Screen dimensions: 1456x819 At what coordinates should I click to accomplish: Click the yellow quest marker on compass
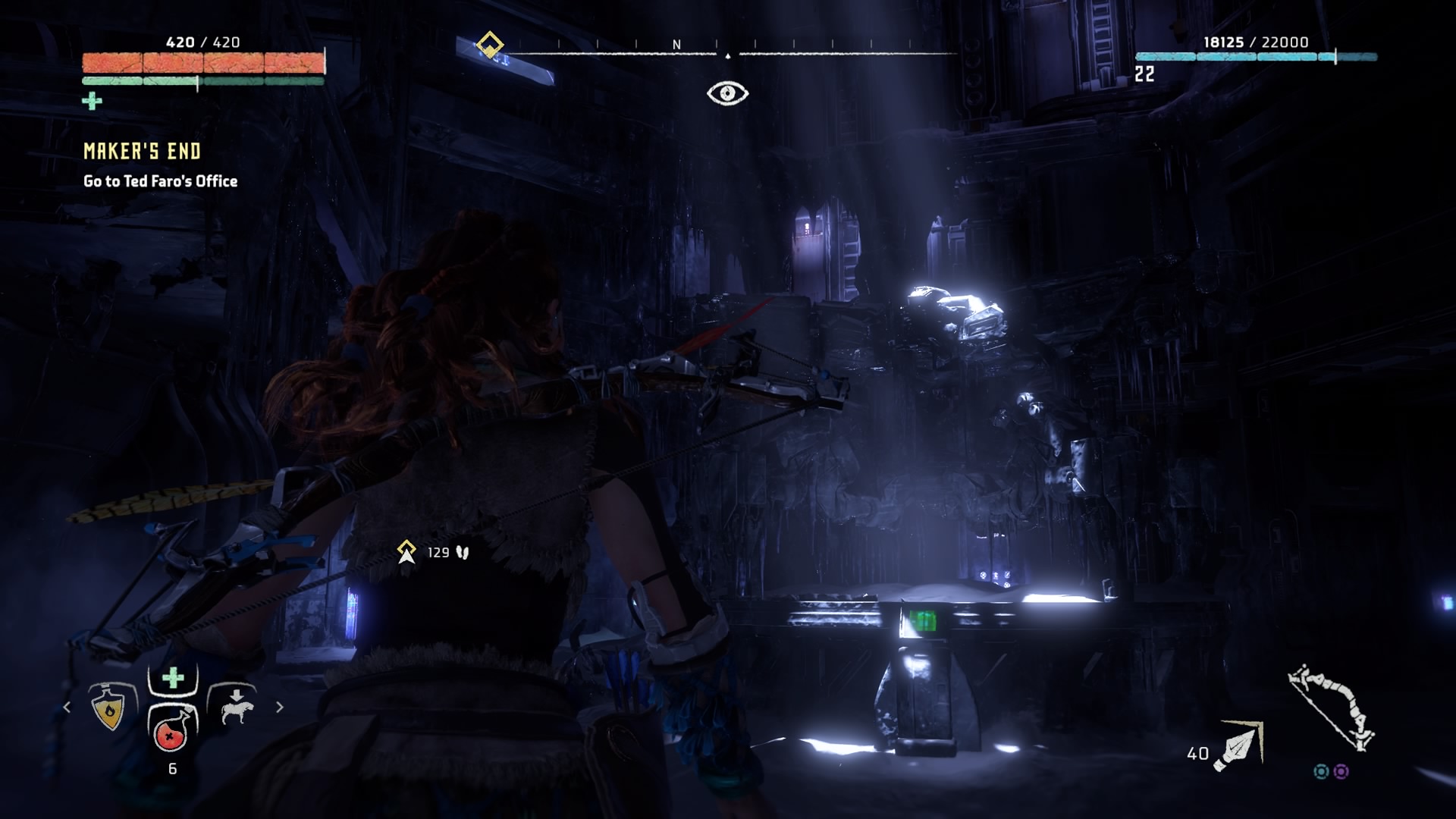click(x=490, y=45)
